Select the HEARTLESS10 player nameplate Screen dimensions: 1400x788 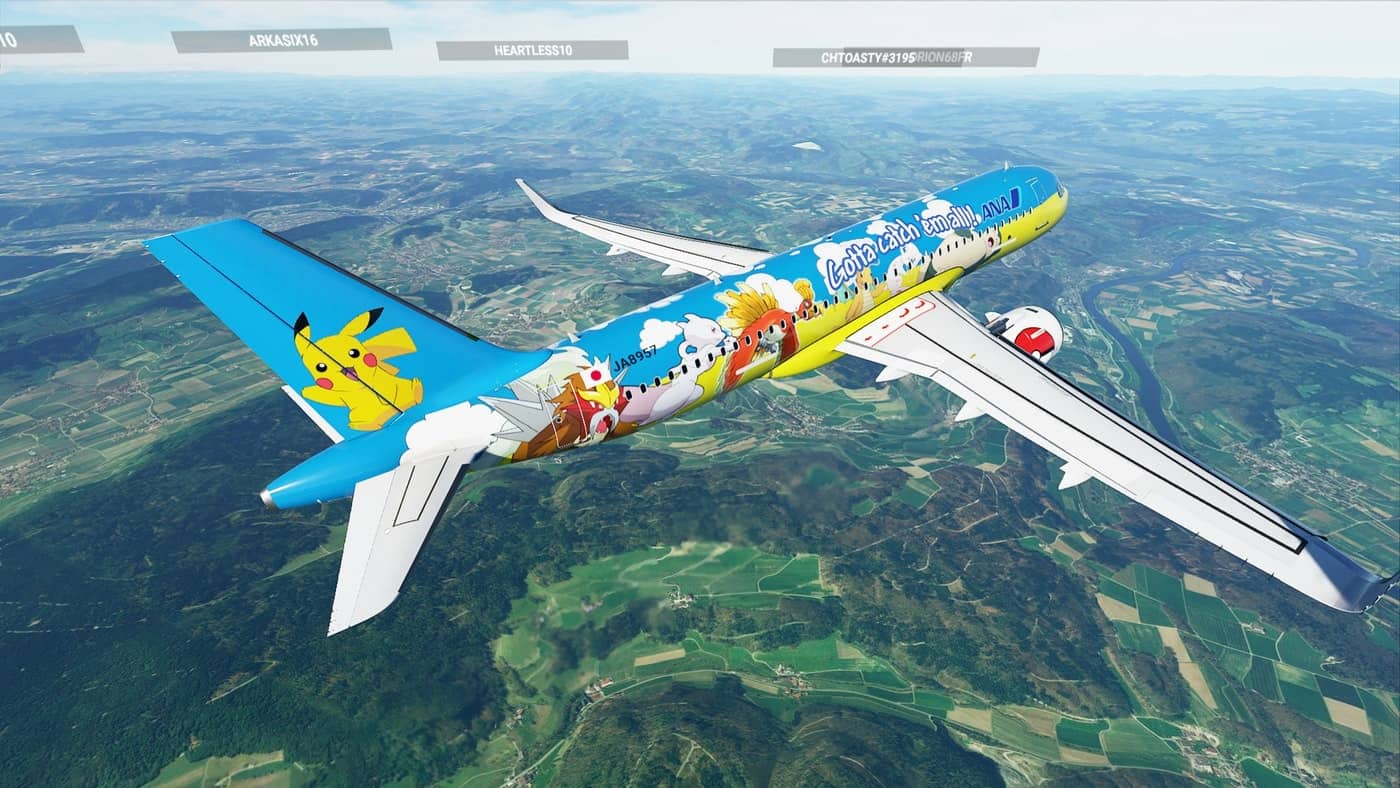[532, 50]
